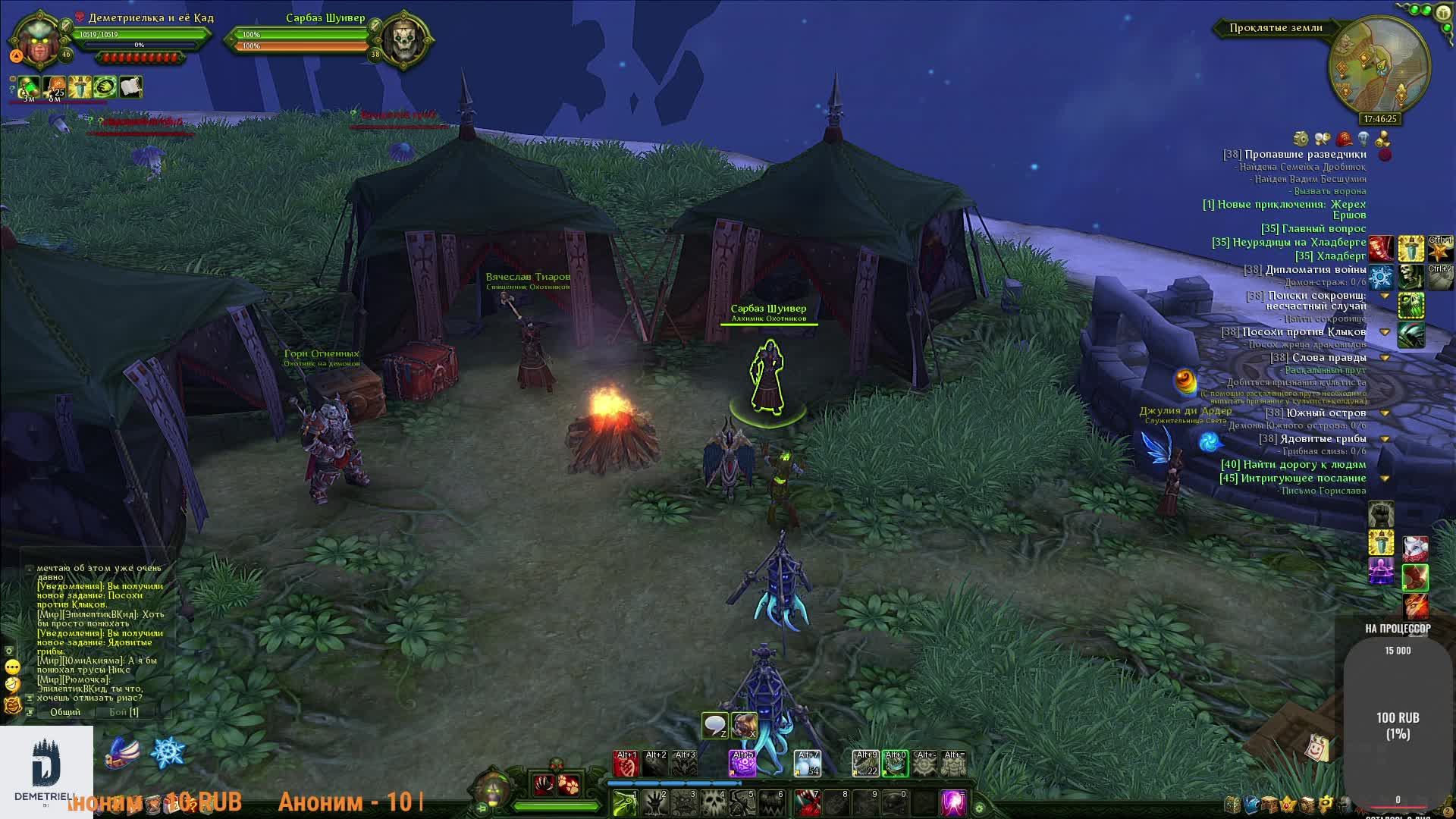This screenshot has height=819, width=1456.
Task: Switch chat to the Общий tab
Action: coord(65,712)
